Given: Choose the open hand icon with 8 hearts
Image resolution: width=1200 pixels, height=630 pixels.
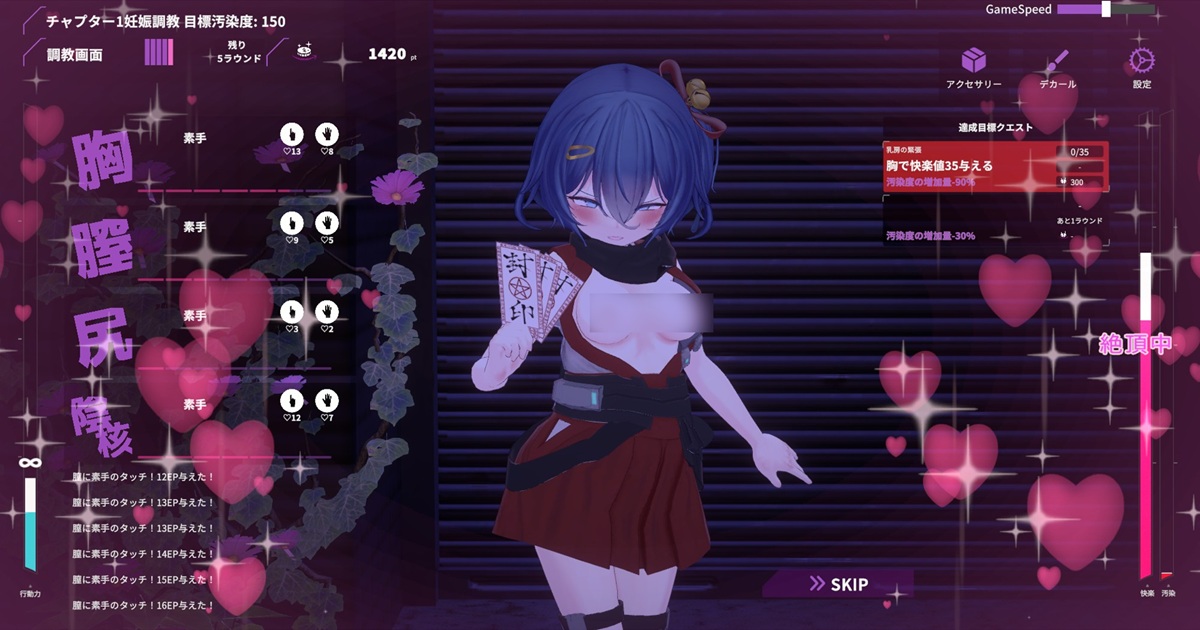Looking at the screenshot, I should click(x=326, y=134).
